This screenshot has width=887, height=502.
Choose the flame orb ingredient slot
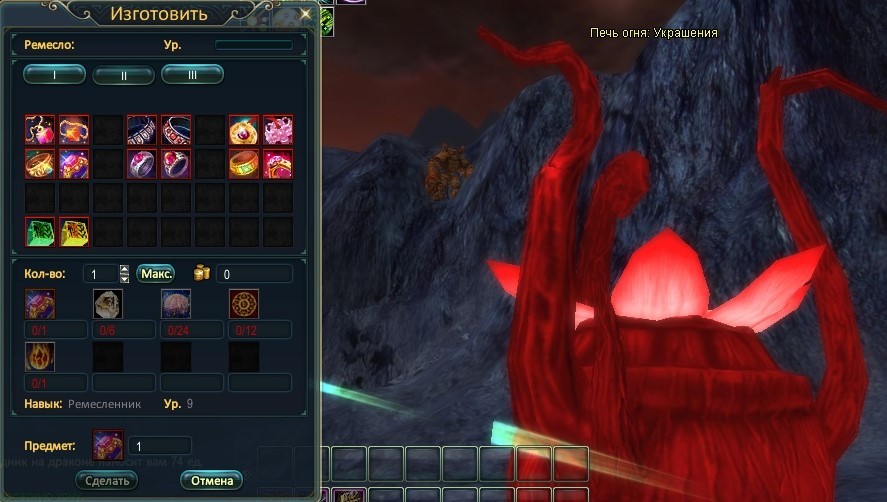40,356
